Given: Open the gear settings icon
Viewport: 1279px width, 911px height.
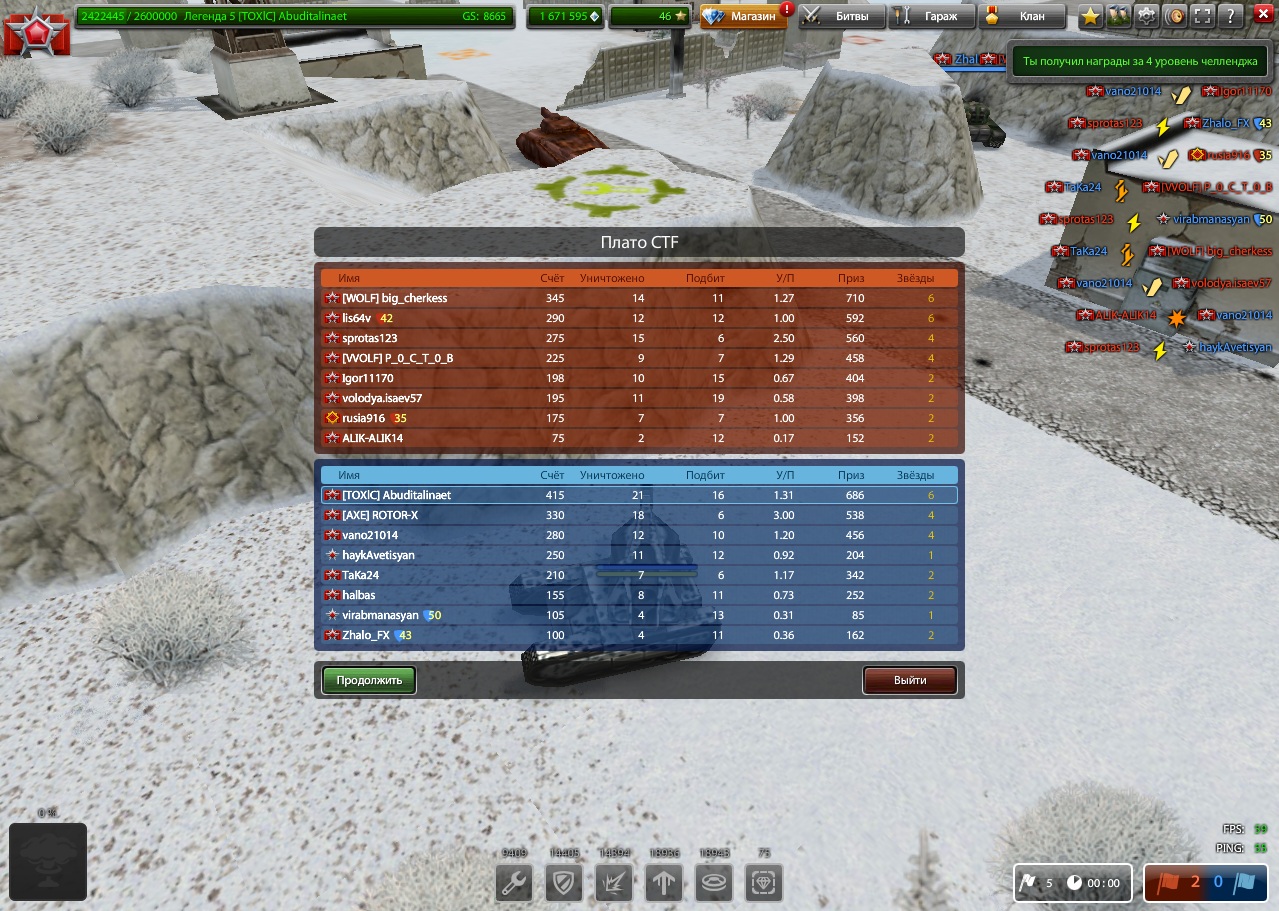Looking at the screenshot, I should 1147,16.
